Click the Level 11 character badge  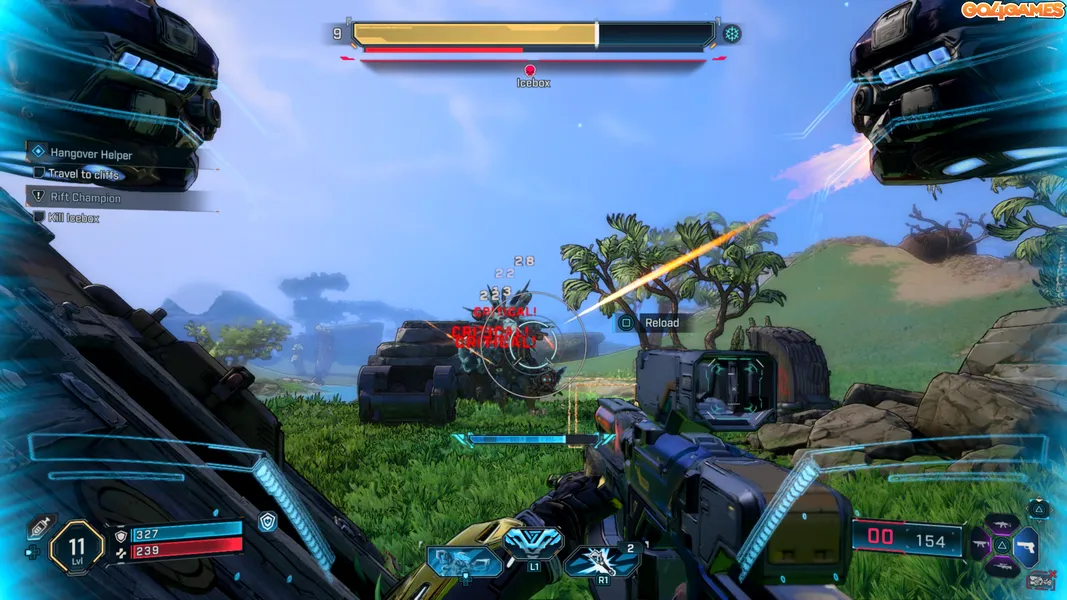(77, 546)
